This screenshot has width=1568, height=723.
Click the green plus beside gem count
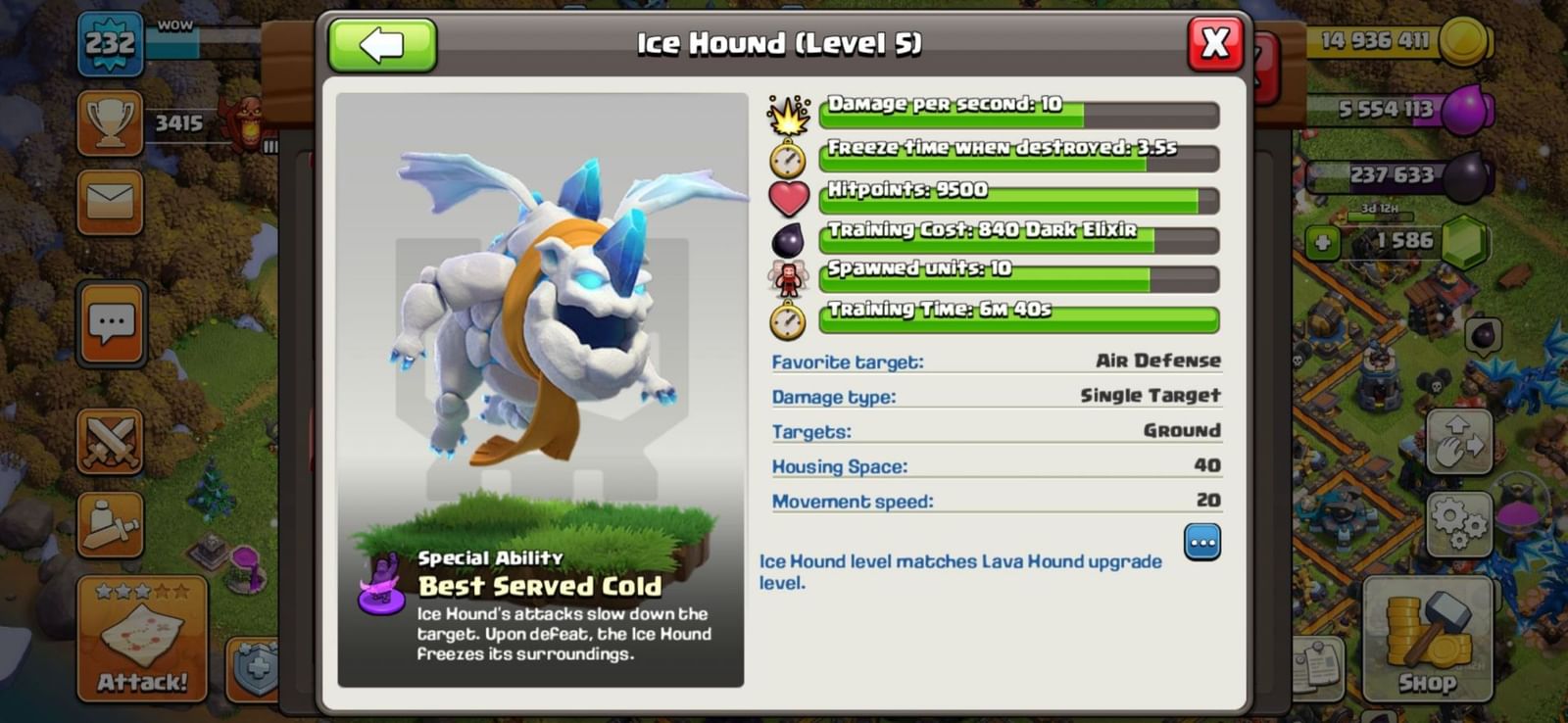click(x=1325, y=240)
